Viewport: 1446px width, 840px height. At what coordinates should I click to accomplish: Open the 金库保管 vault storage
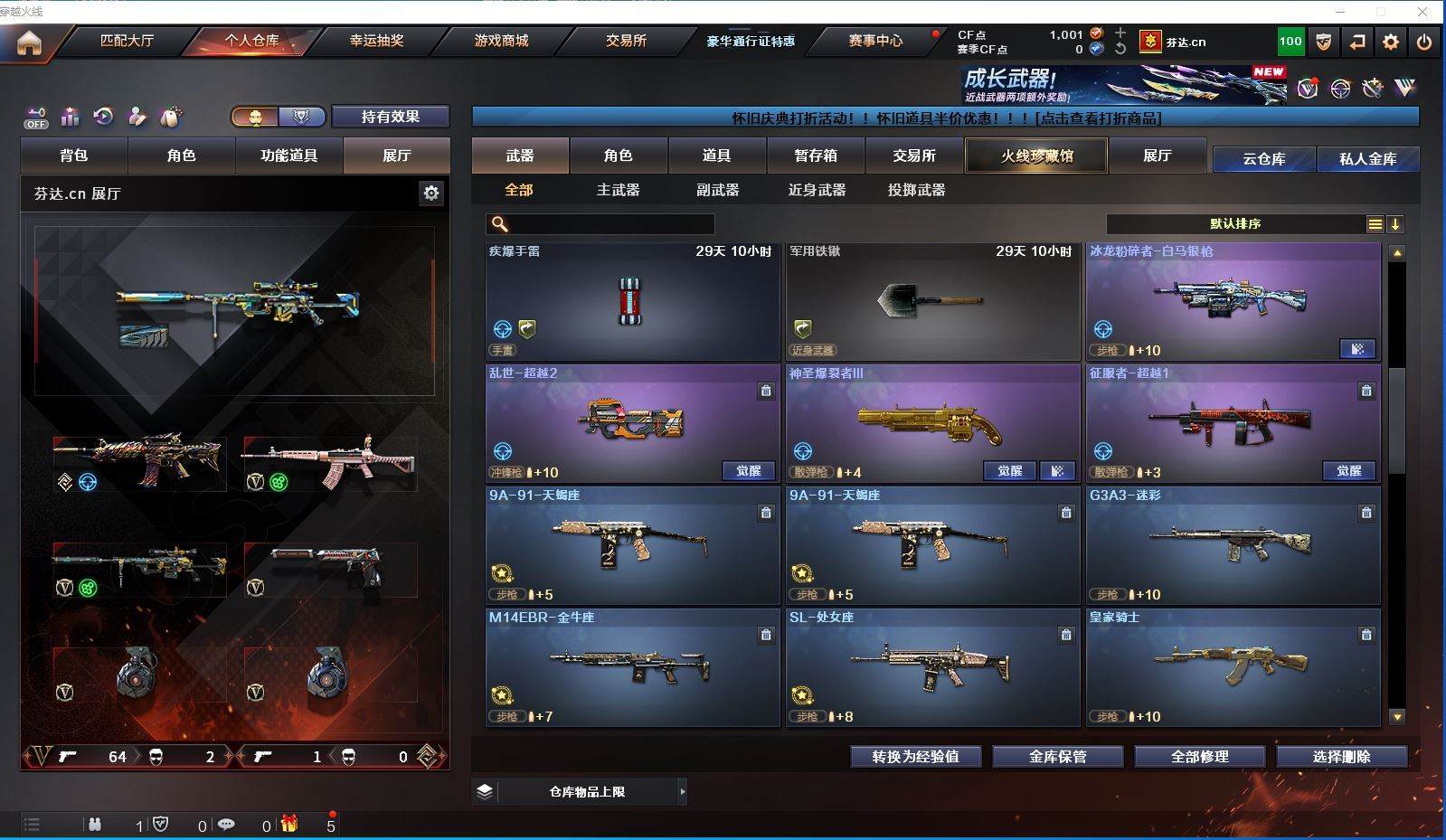pos(1057,757)
